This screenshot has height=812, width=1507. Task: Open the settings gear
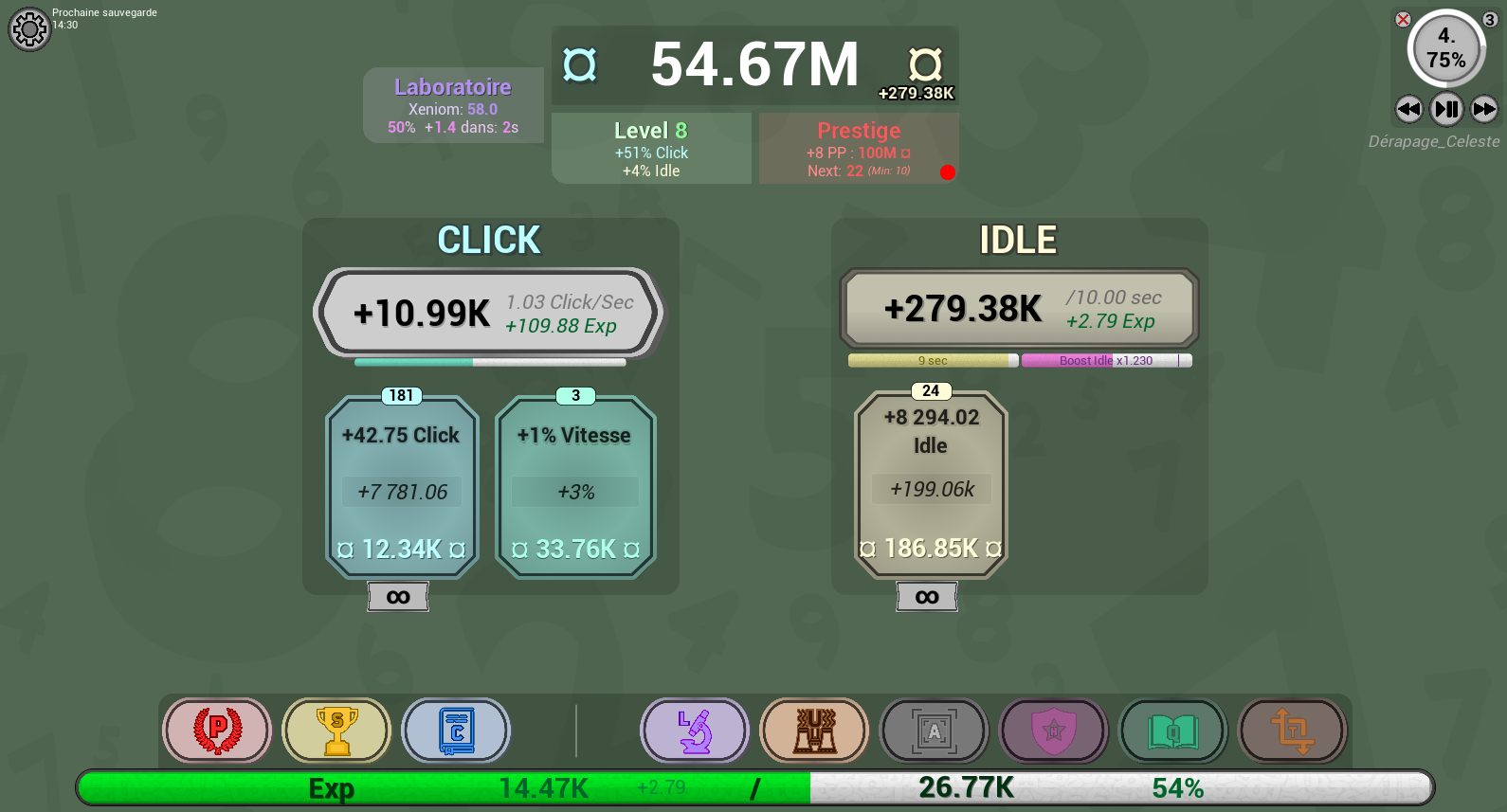29,29
